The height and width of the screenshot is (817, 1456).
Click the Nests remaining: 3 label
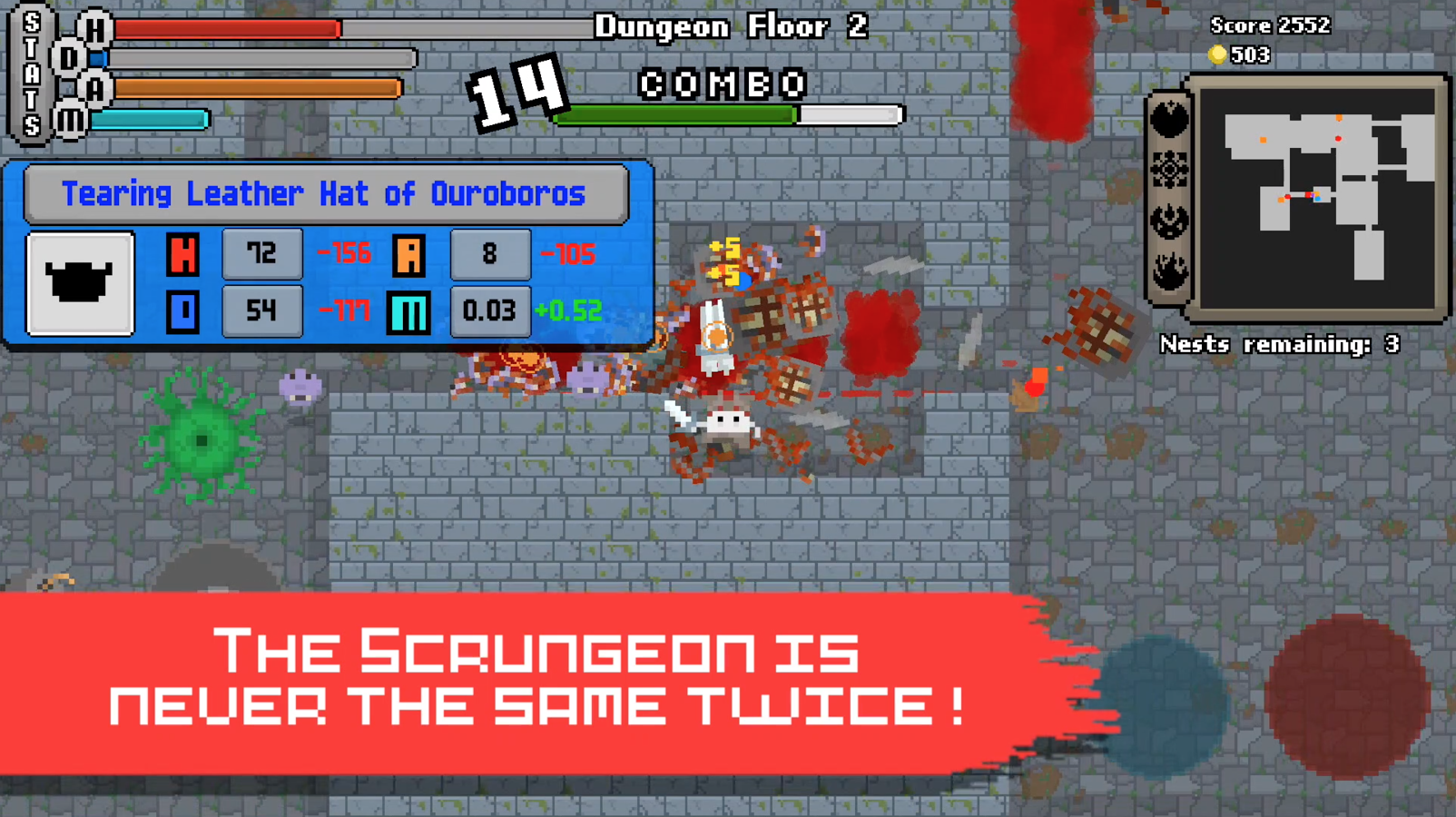tap(1279, 345)
